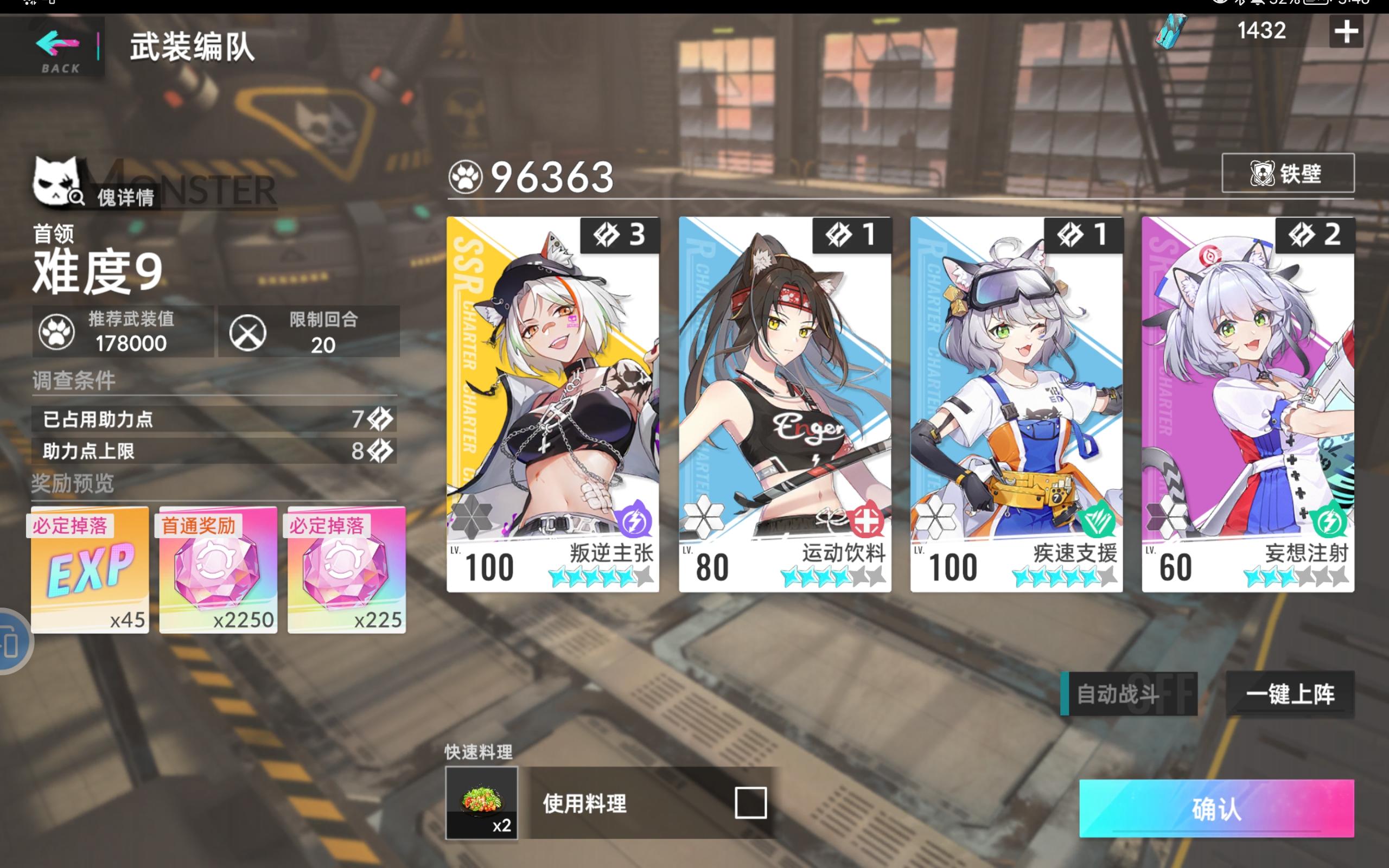Select the EXP 必定掉落 reward icon

pos(89,571)
